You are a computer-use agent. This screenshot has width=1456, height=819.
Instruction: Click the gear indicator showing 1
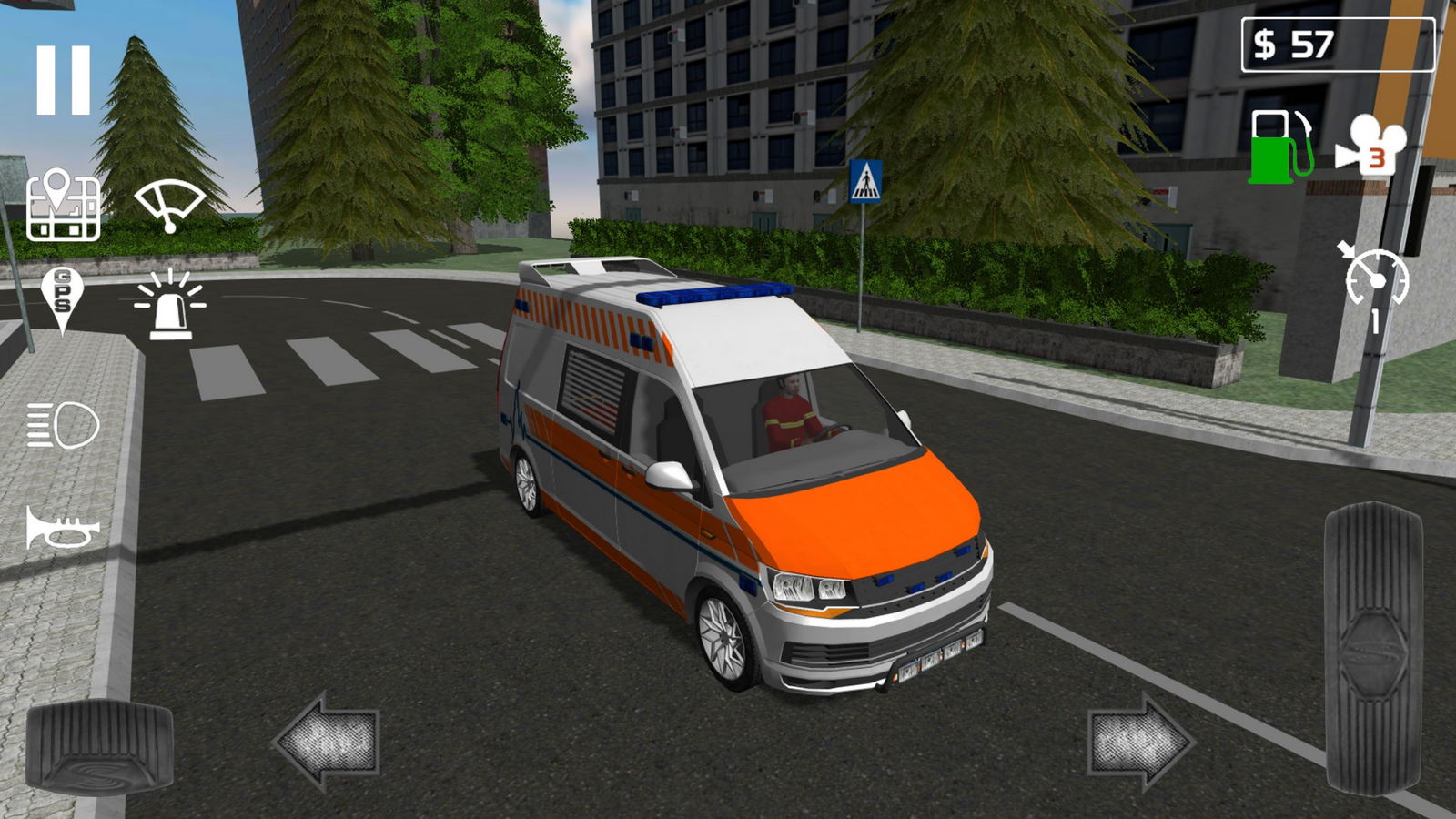pyautogui.click(x=1375, y=317)
